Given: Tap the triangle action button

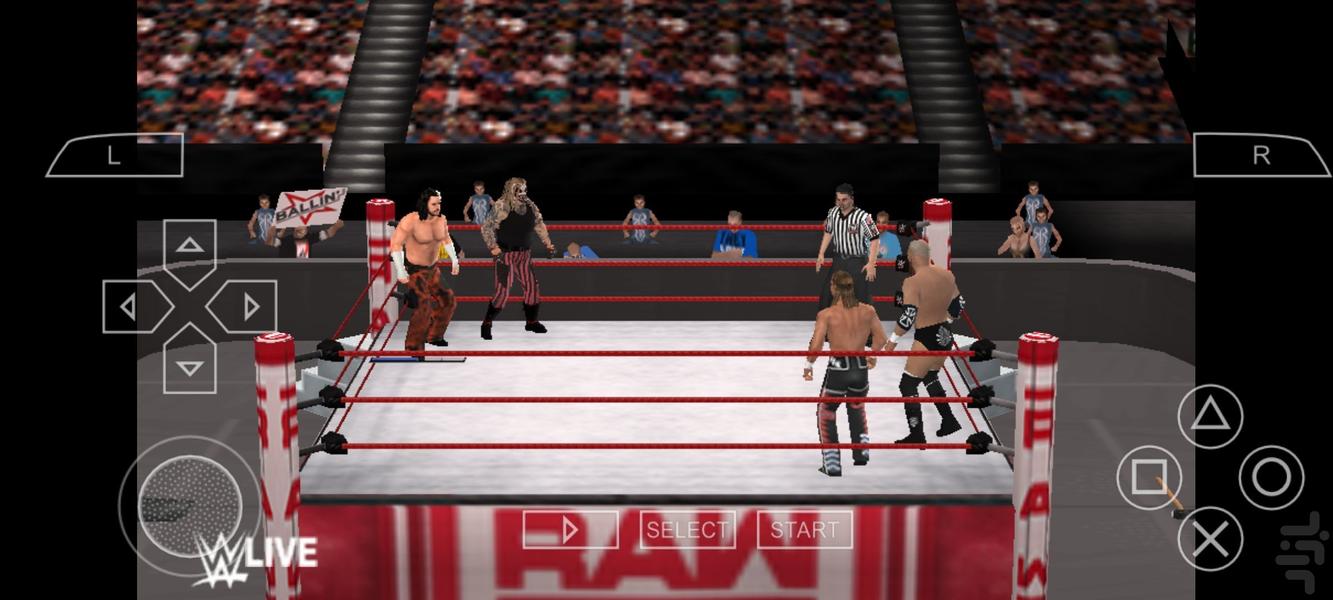Looking at the screenshot, I should pyautogui.click(x=1210, y=416).
